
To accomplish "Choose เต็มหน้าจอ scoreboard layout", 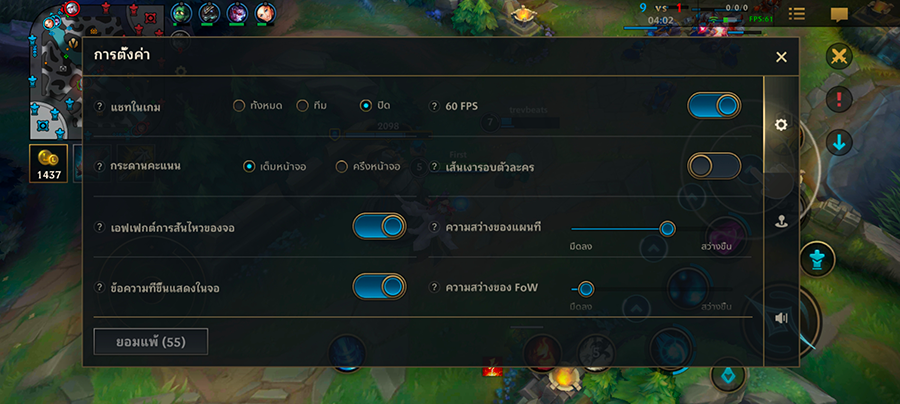I will click(249, 166).
